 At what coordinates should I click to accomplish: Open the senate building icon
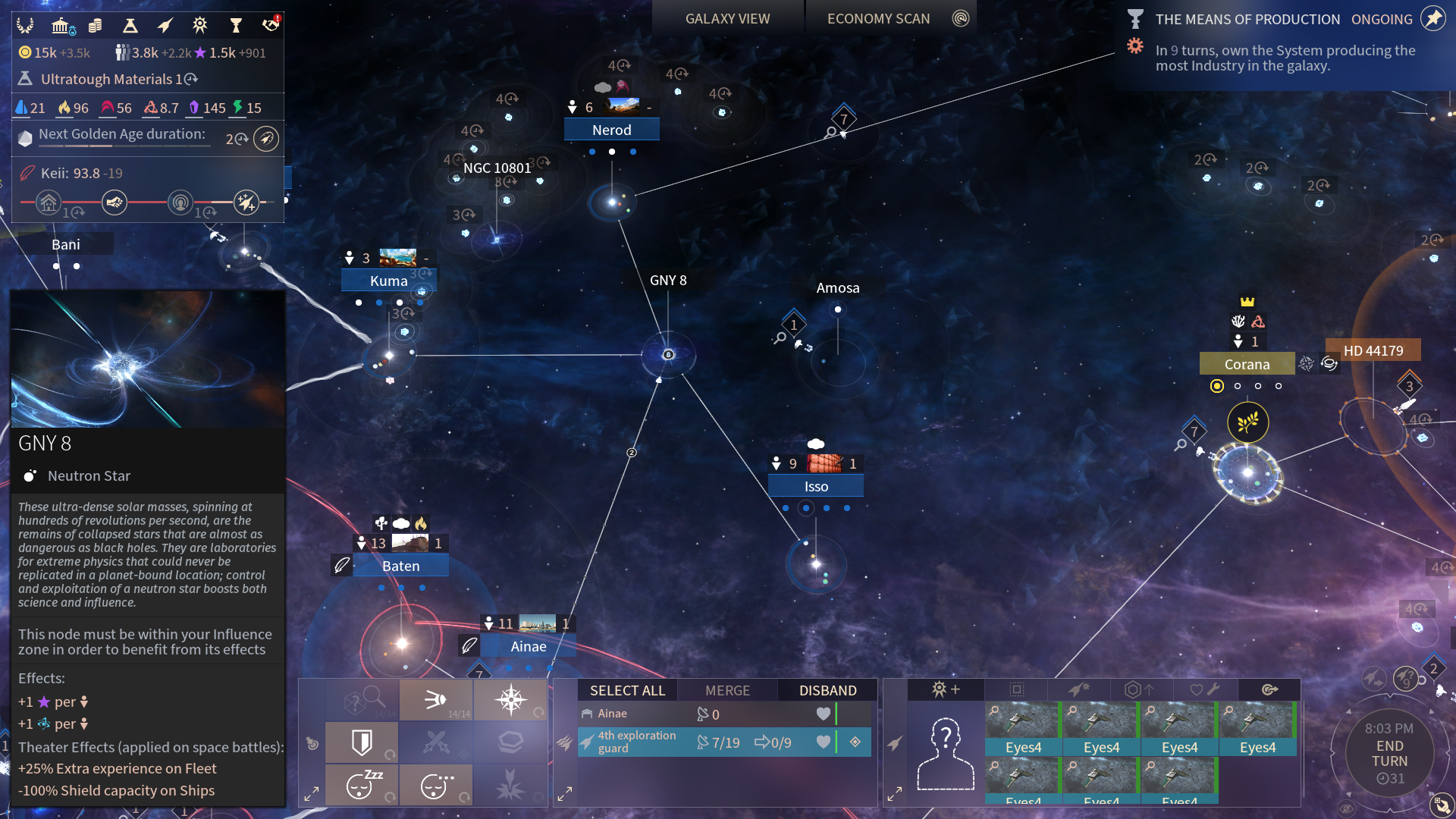point(61,26)
